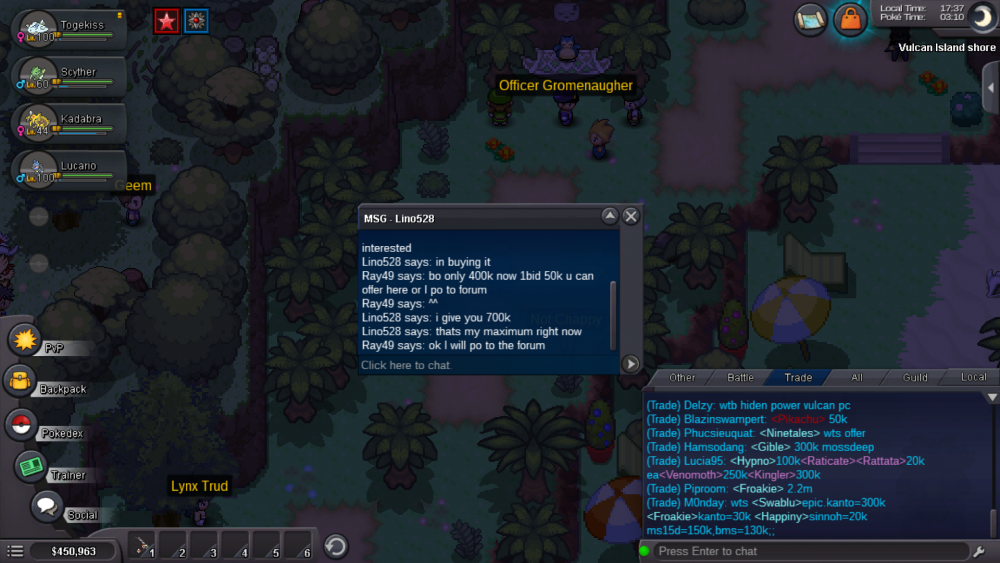Select the Local chat tab
Viewport: 1000px width, 563px height.
coord(973,378)
